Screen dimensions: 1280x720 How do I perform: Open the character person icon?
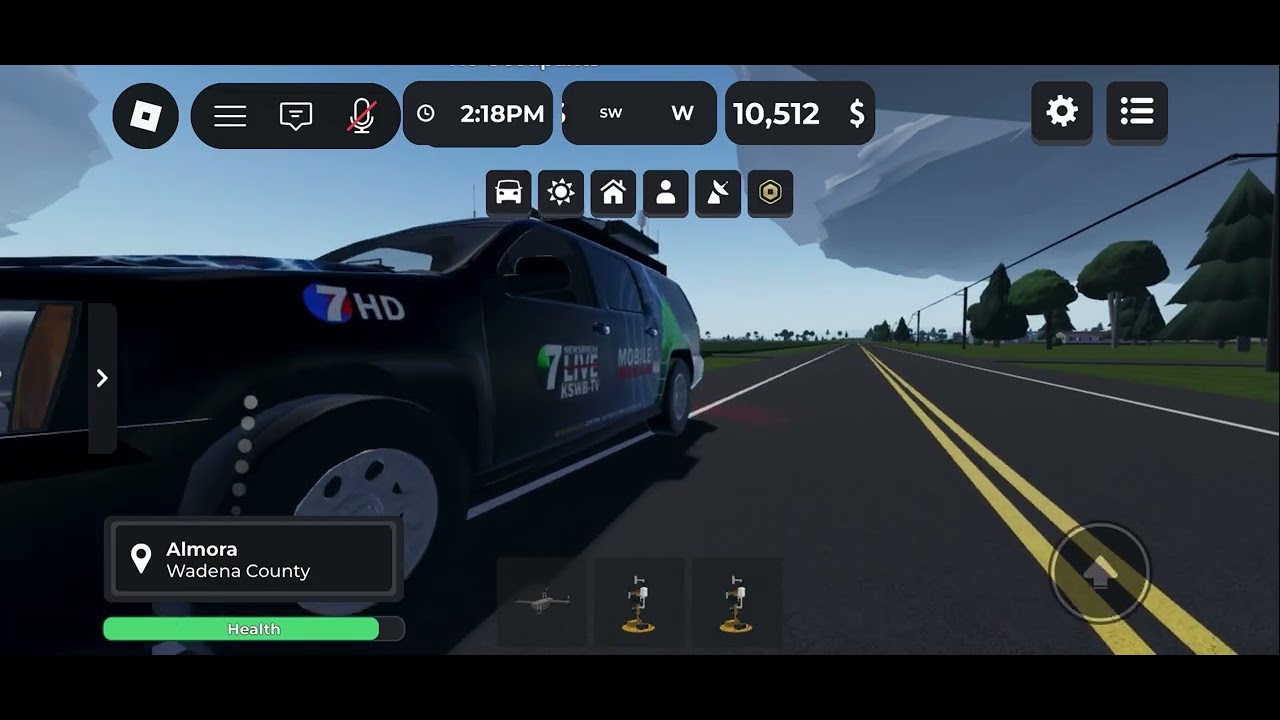(665, 192)
